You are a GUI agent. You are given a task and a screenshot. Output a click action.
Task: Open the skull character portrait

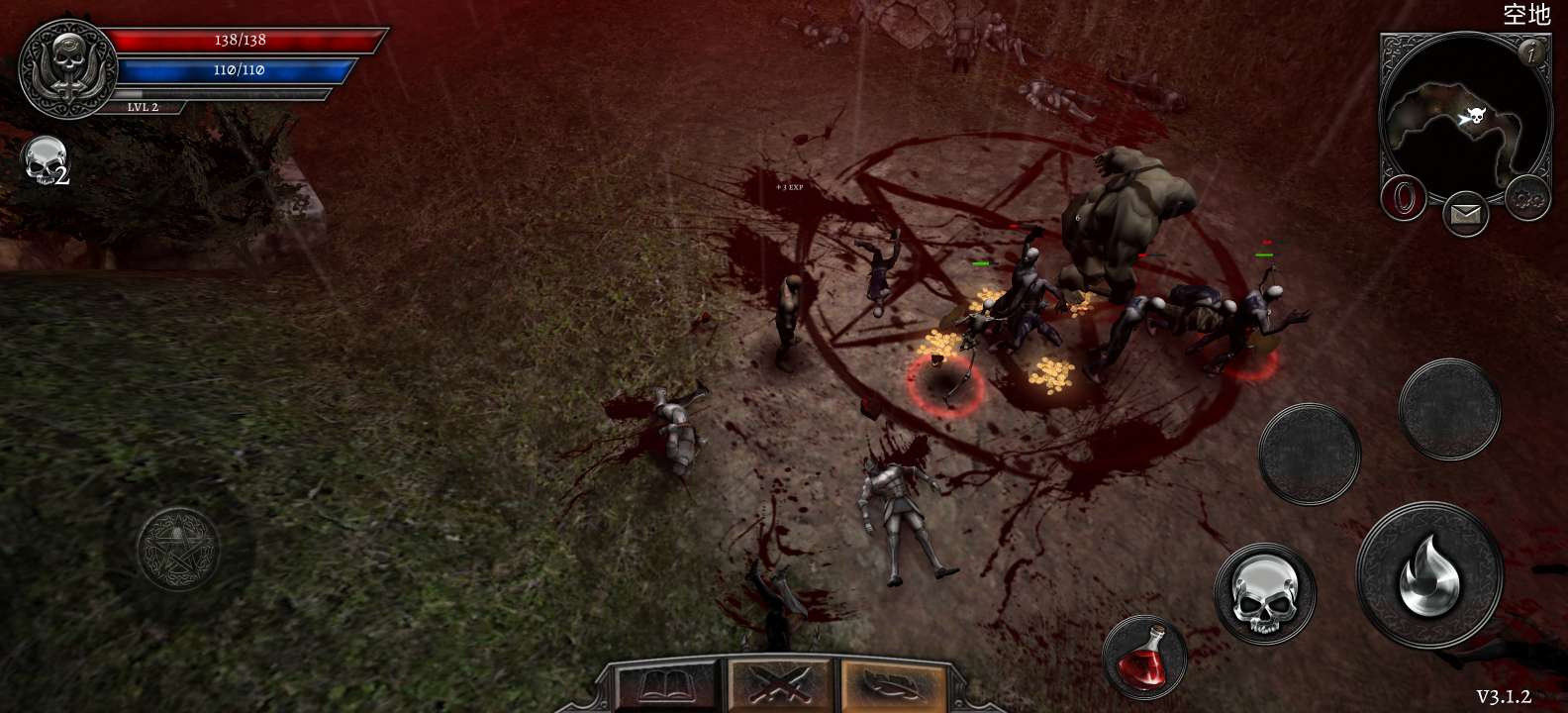pos(67,67)
